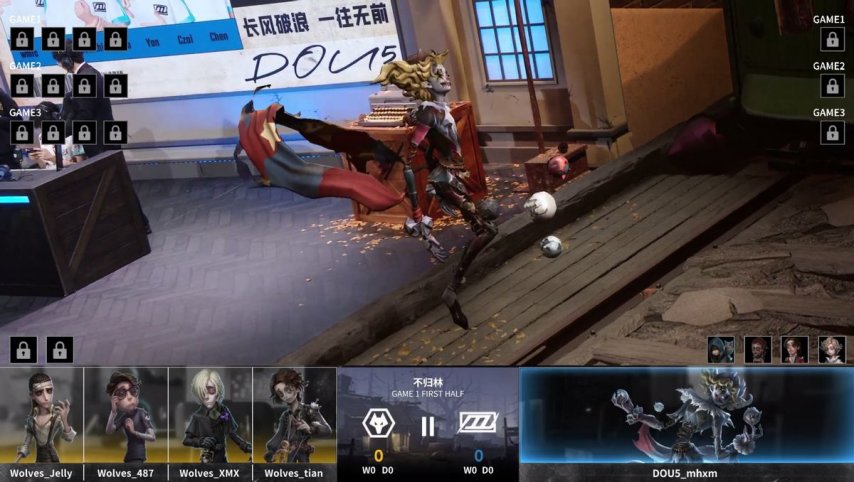Click the Wolves team logo on the scoreboard
The image size is (854, 482).
coord(379,425)
